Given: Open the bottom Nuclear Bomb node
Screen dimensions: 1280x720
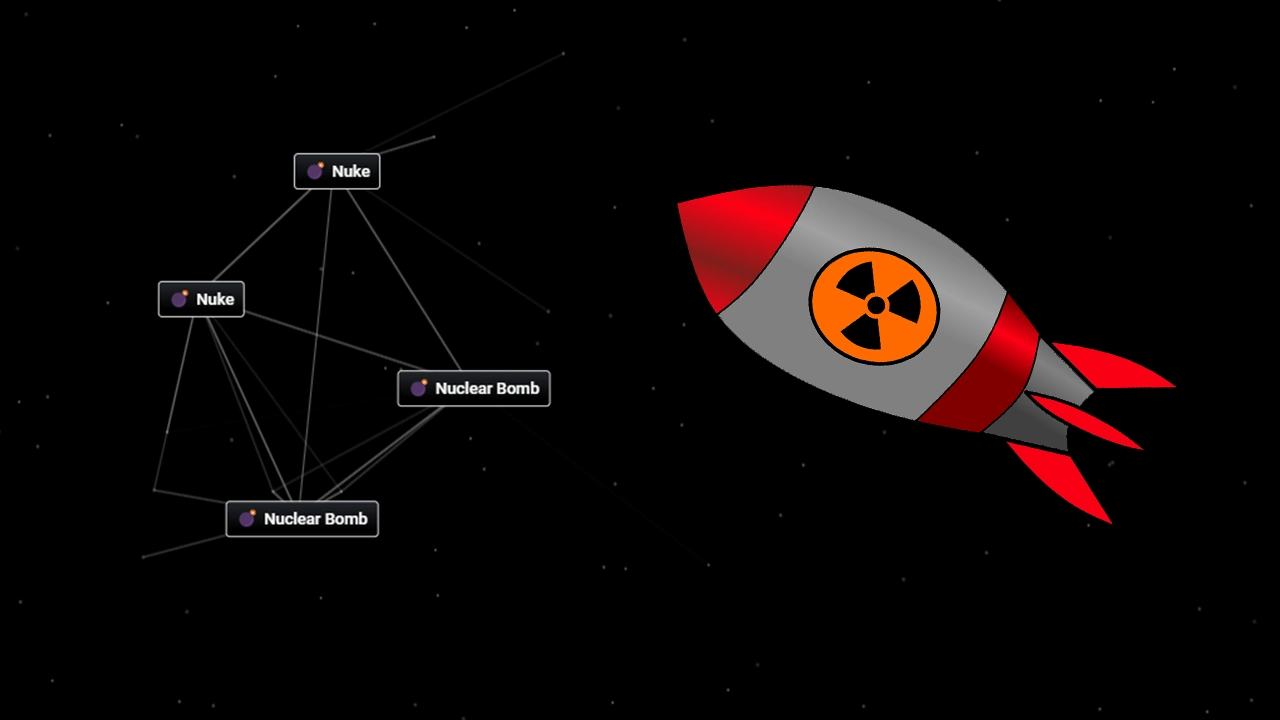Looking at the screenshot, I should pyautogui.click(x=302, y=518).
